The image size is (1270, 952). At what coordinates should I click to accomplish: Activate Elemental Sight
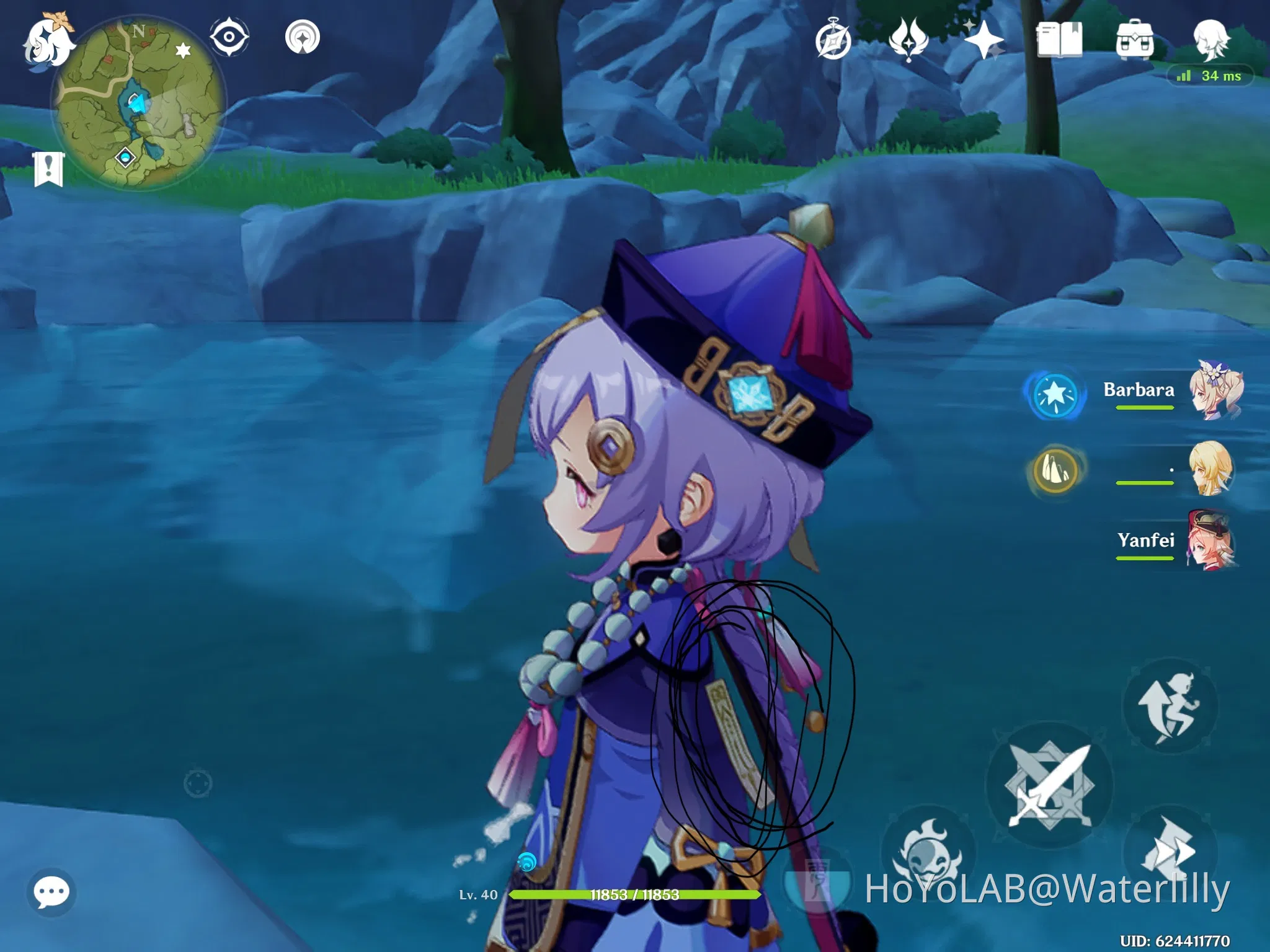(230, 35)
